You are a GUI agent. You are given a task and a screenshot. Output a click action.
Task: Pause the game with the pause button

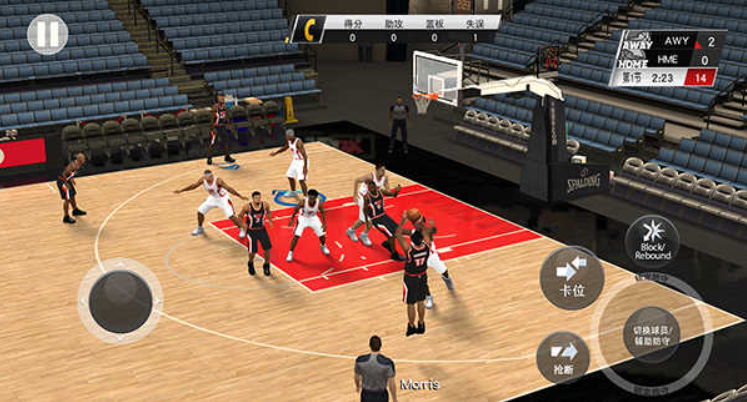(x=47, y=34)
